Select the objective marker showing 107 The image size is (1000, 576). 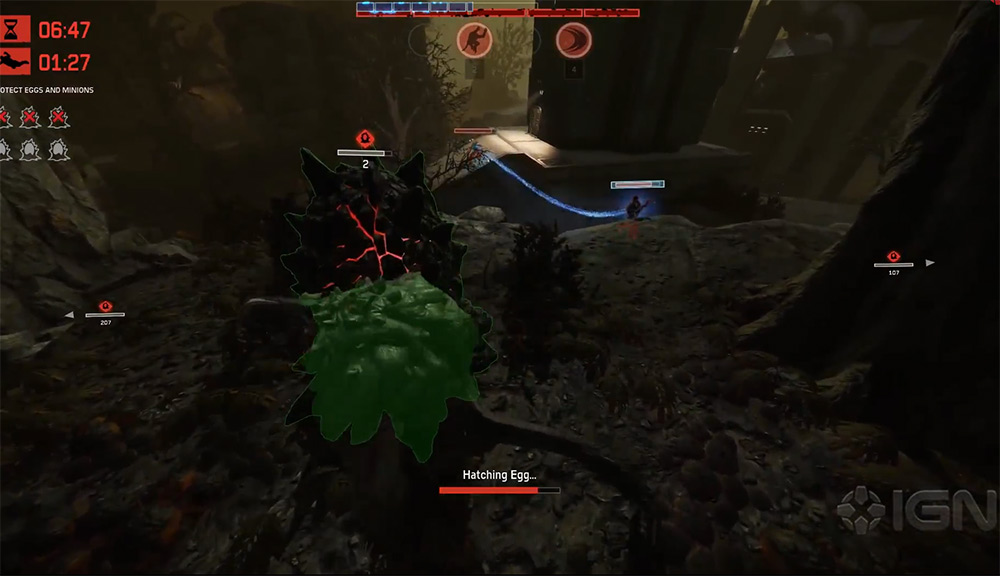tap(893, 257)
